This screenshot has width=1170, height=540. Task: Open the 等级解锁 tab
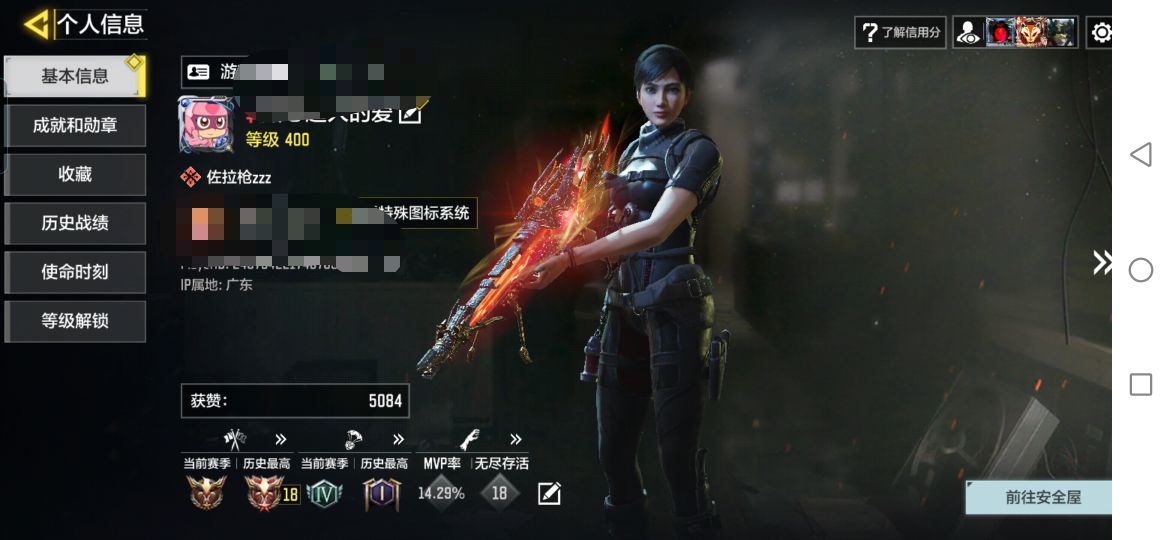click(x=75, y=321)
